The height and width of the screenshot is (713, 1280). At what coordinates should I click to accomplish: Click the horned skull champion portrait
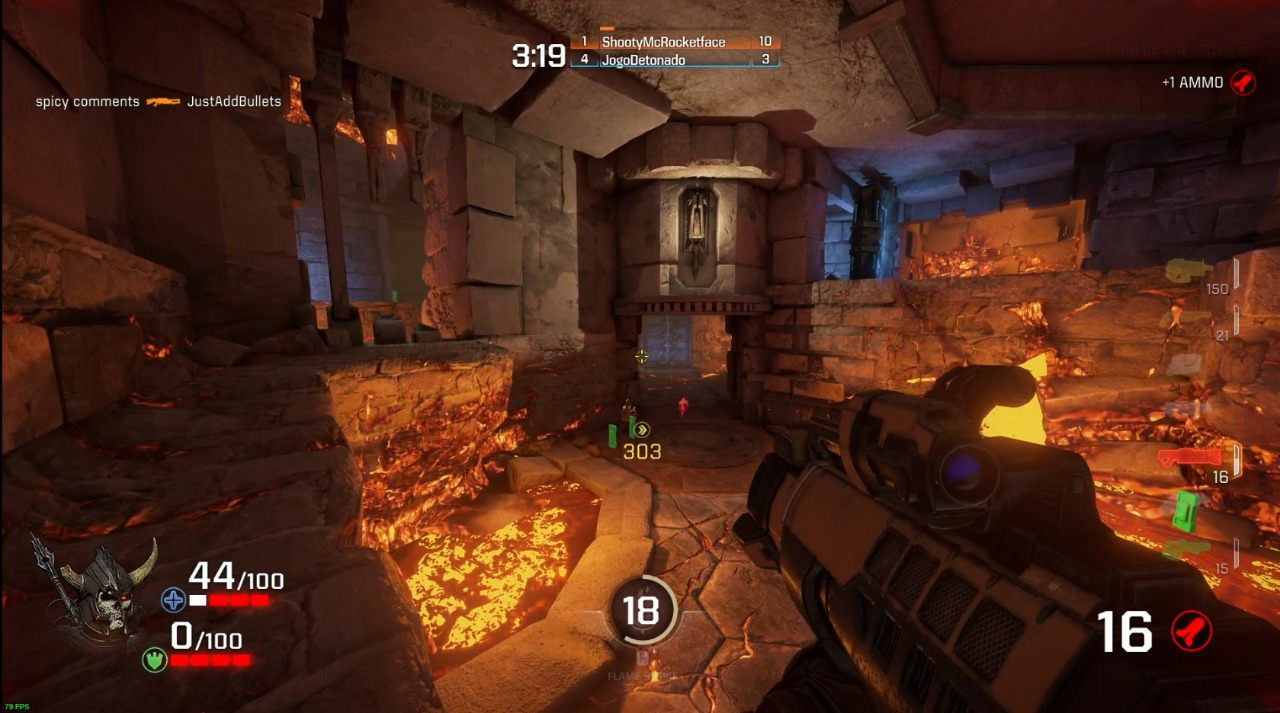click(x=100, y=588)
